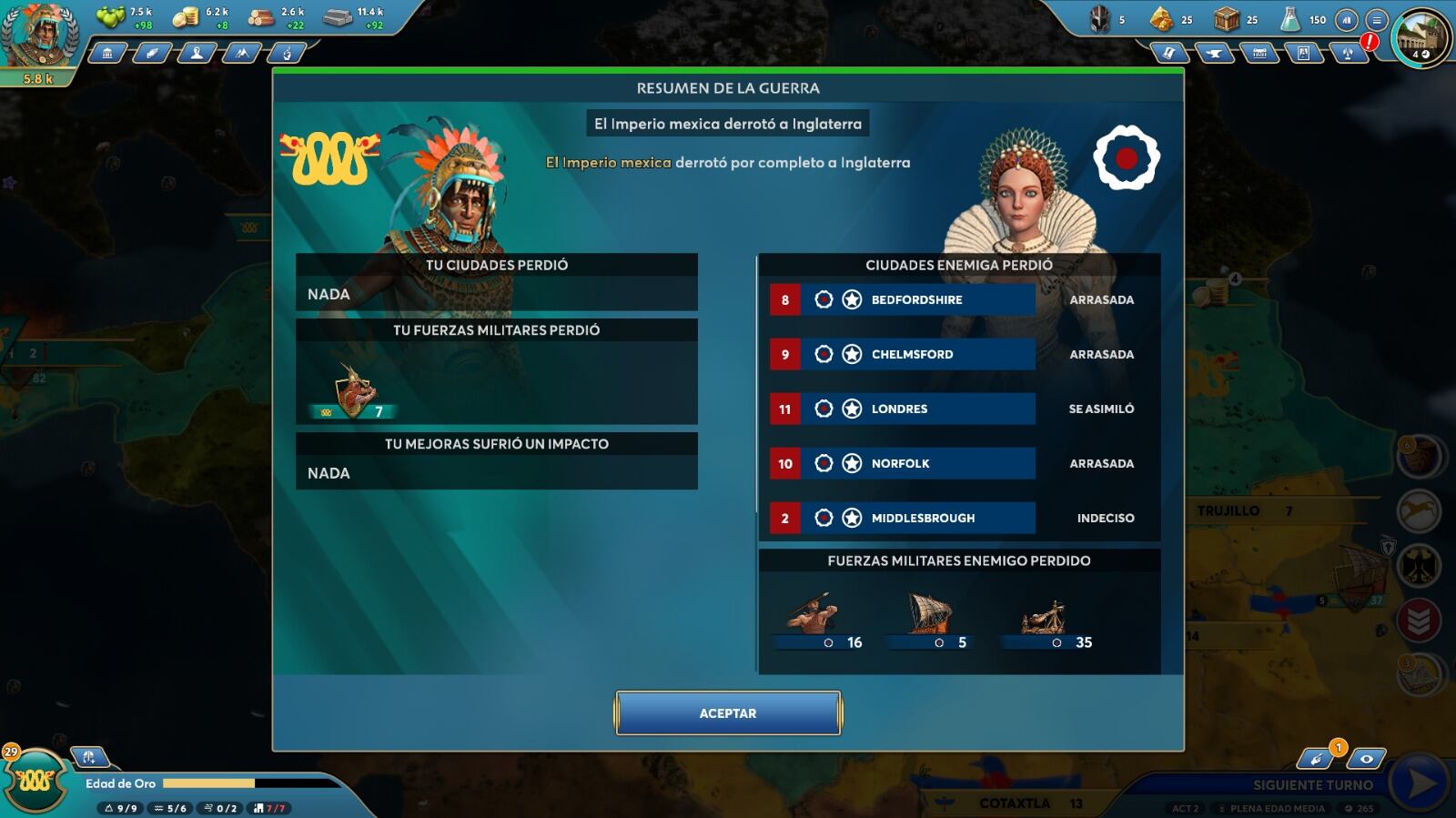The width and height of the screenshot is (1456, 818).
Task: Click the helmet recruit button above Edad de Oro
Action: click(89, 757)
